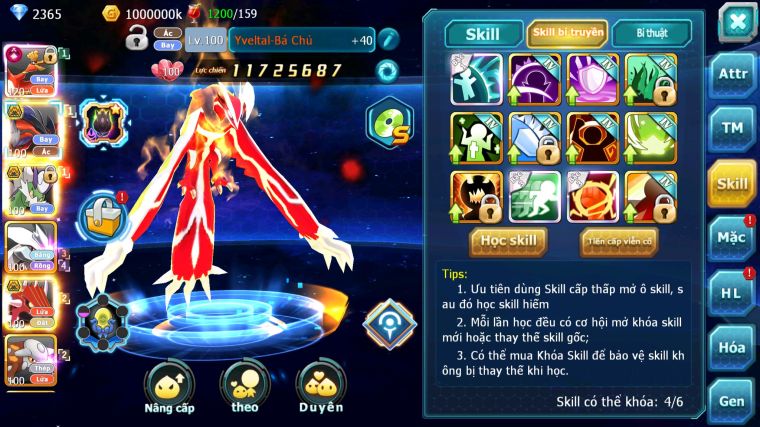The height and width of the screenshot is (427, 760).
Task: Open the Bí thuật tab
Action: (652, 33)
